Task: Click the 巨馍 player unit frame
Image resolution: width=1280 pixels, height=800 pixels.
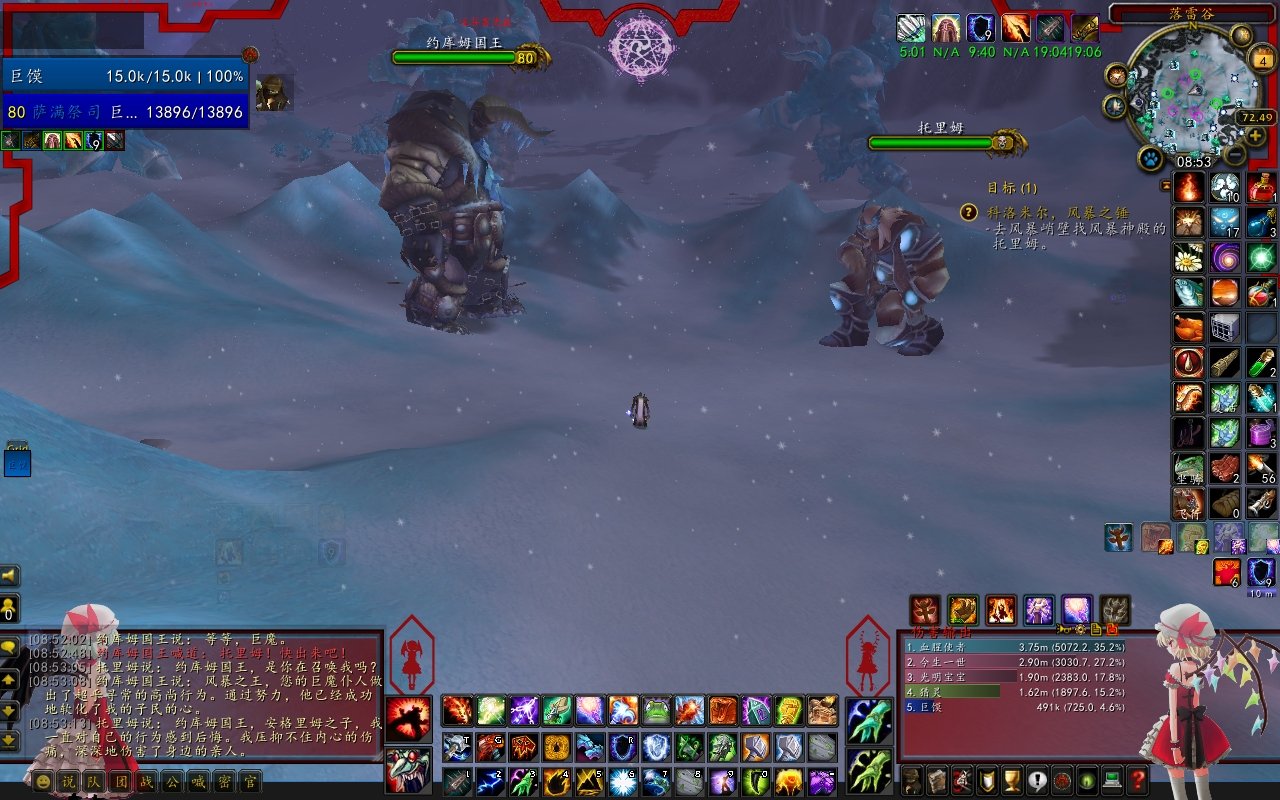Action: [x=125, y=76]
